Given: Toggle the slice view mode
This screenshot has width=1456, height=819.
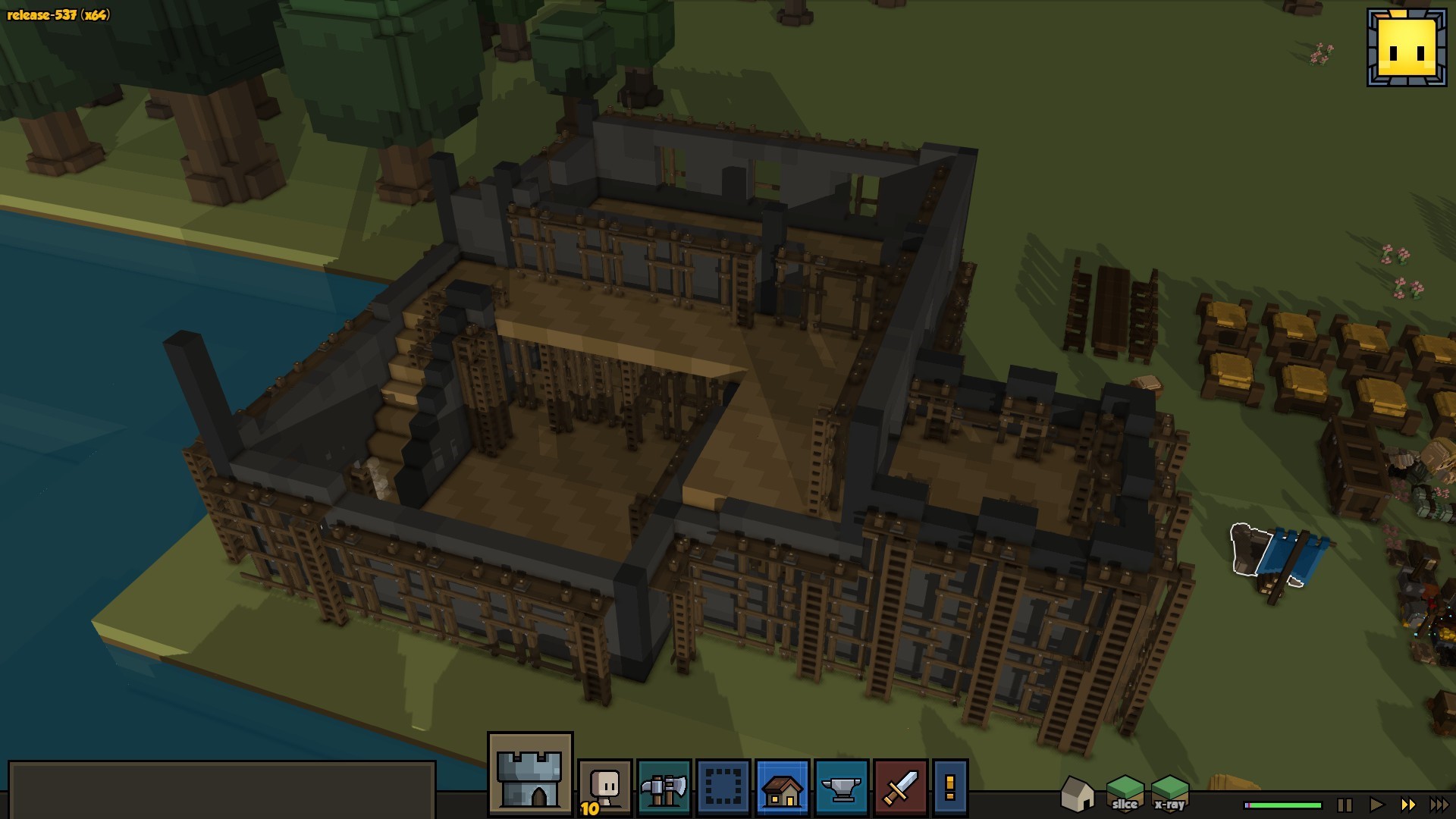Looking at the screenshot, I should tap(1125, 794).
